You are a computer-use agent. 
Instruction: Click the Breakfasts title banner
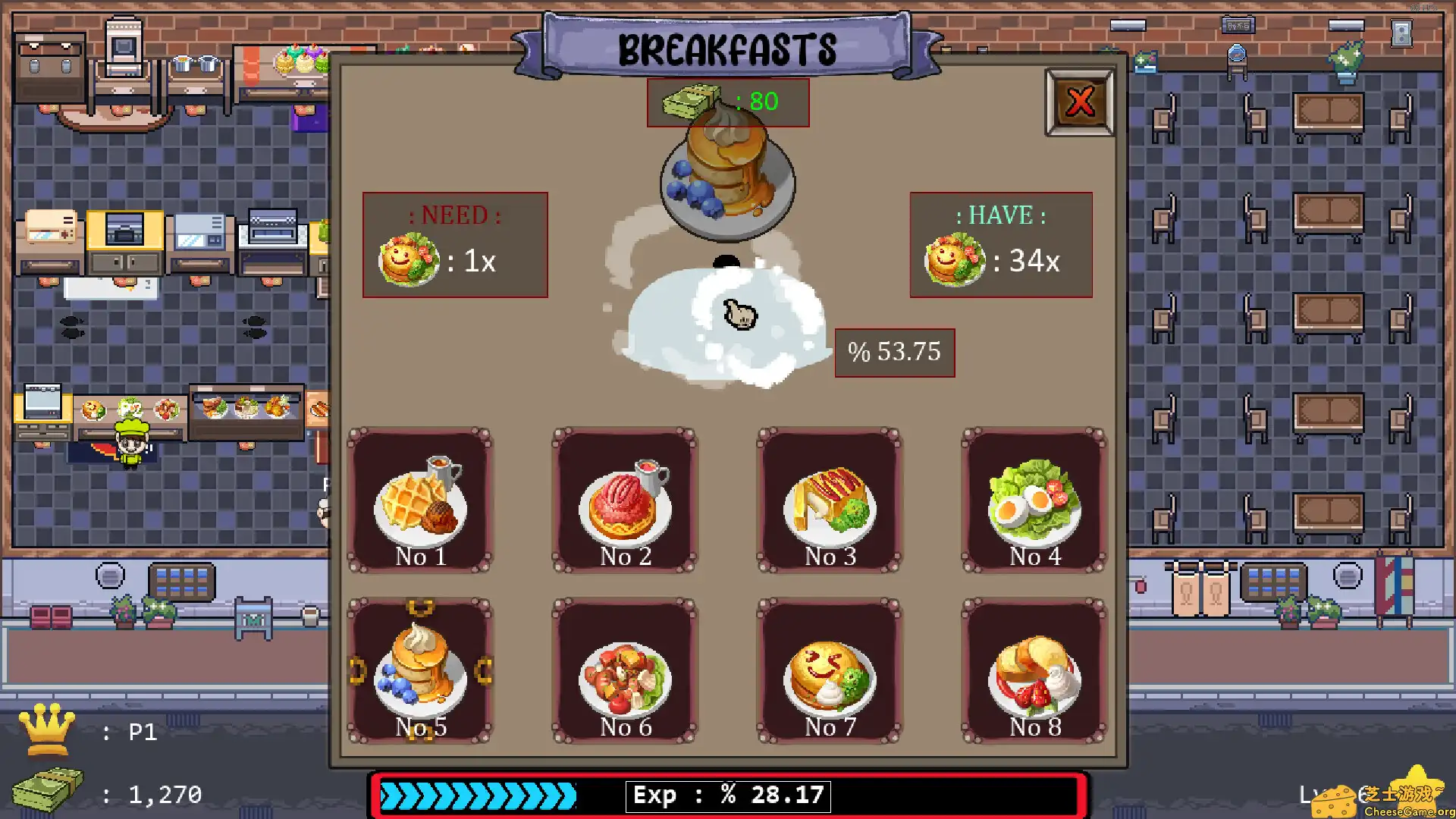(x=726, y=48)
